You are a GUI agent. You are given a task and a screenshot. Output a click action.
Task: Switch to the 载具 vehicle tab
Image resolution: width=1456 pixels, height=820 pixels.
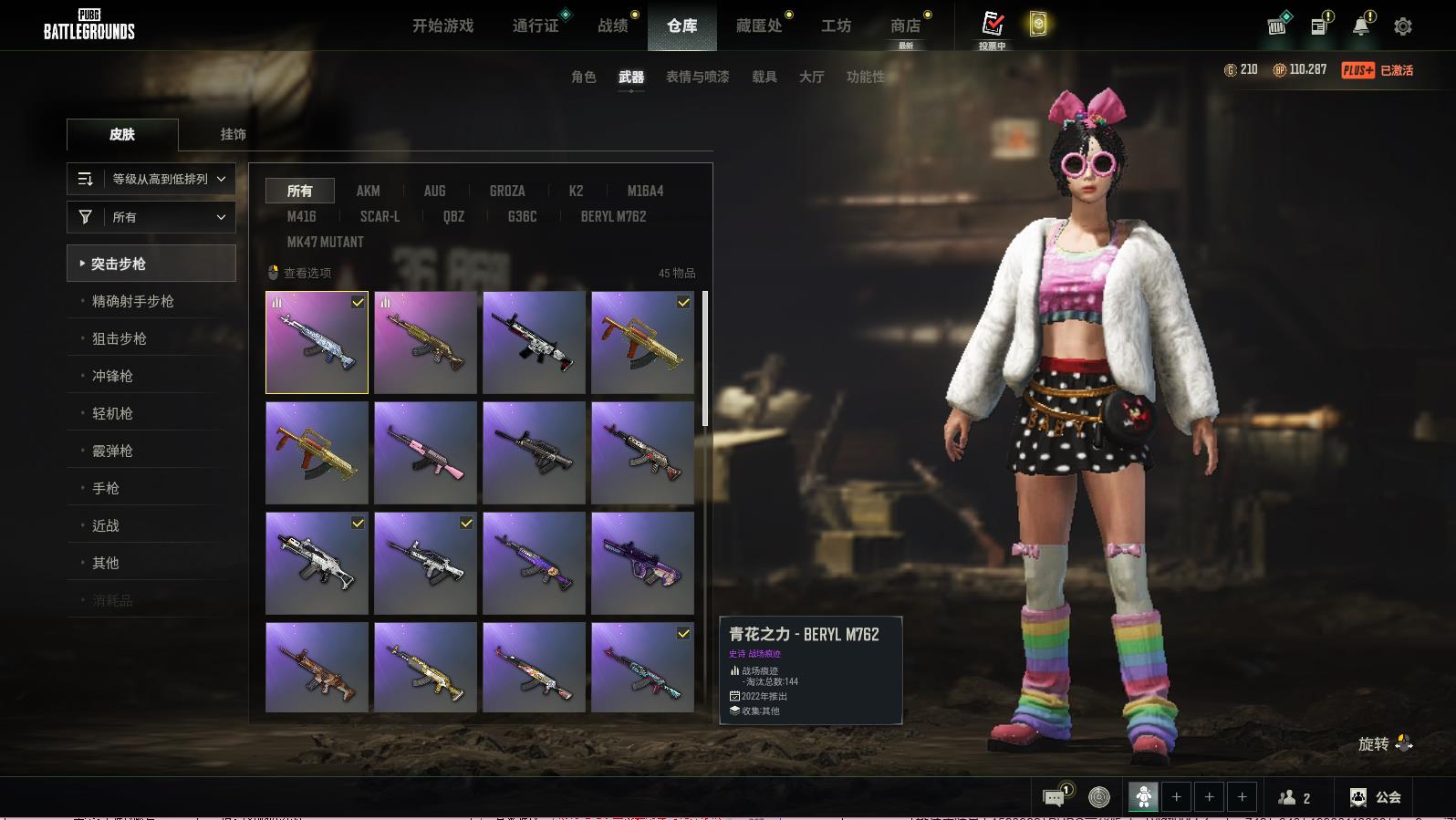[764, 78]
